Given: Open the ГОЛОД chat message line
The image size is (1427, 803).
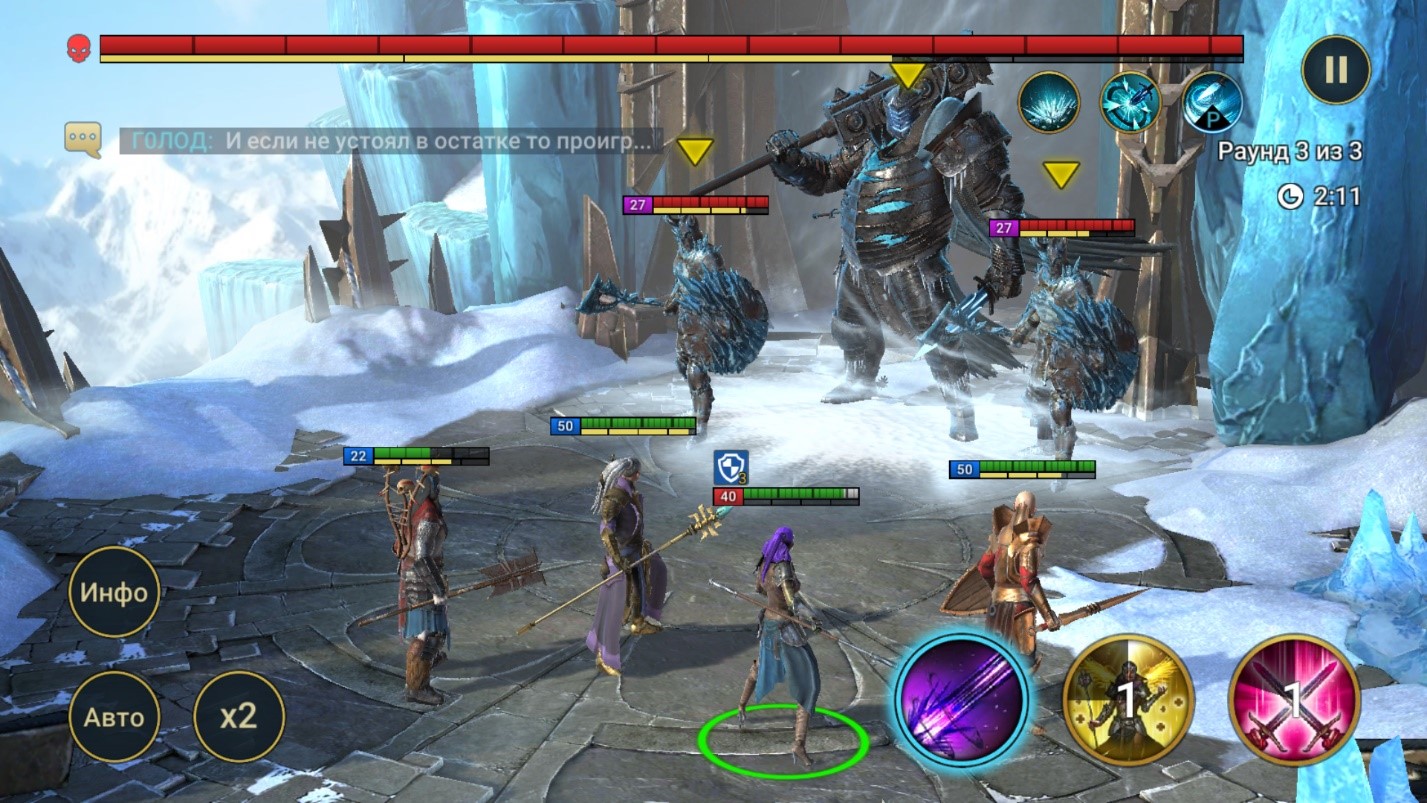Looking at the screenshot, I should (x=392, y=141).
